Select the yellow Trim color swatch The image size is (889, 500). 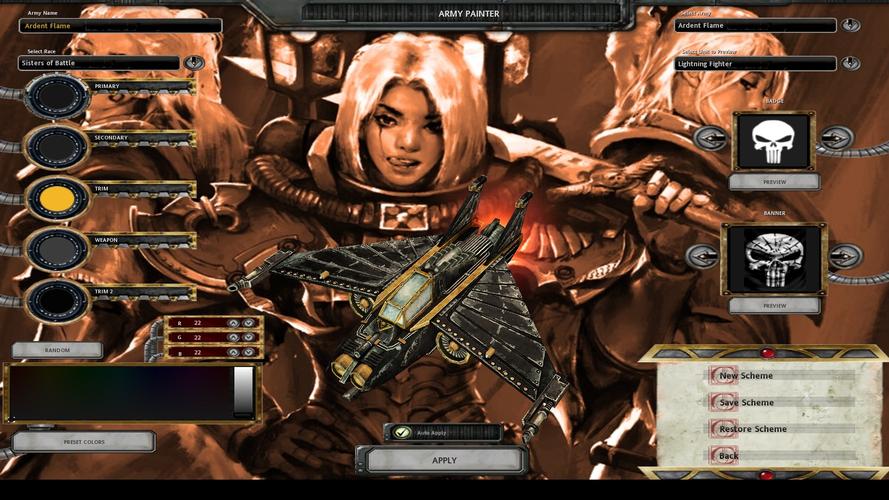coord(57,198)
